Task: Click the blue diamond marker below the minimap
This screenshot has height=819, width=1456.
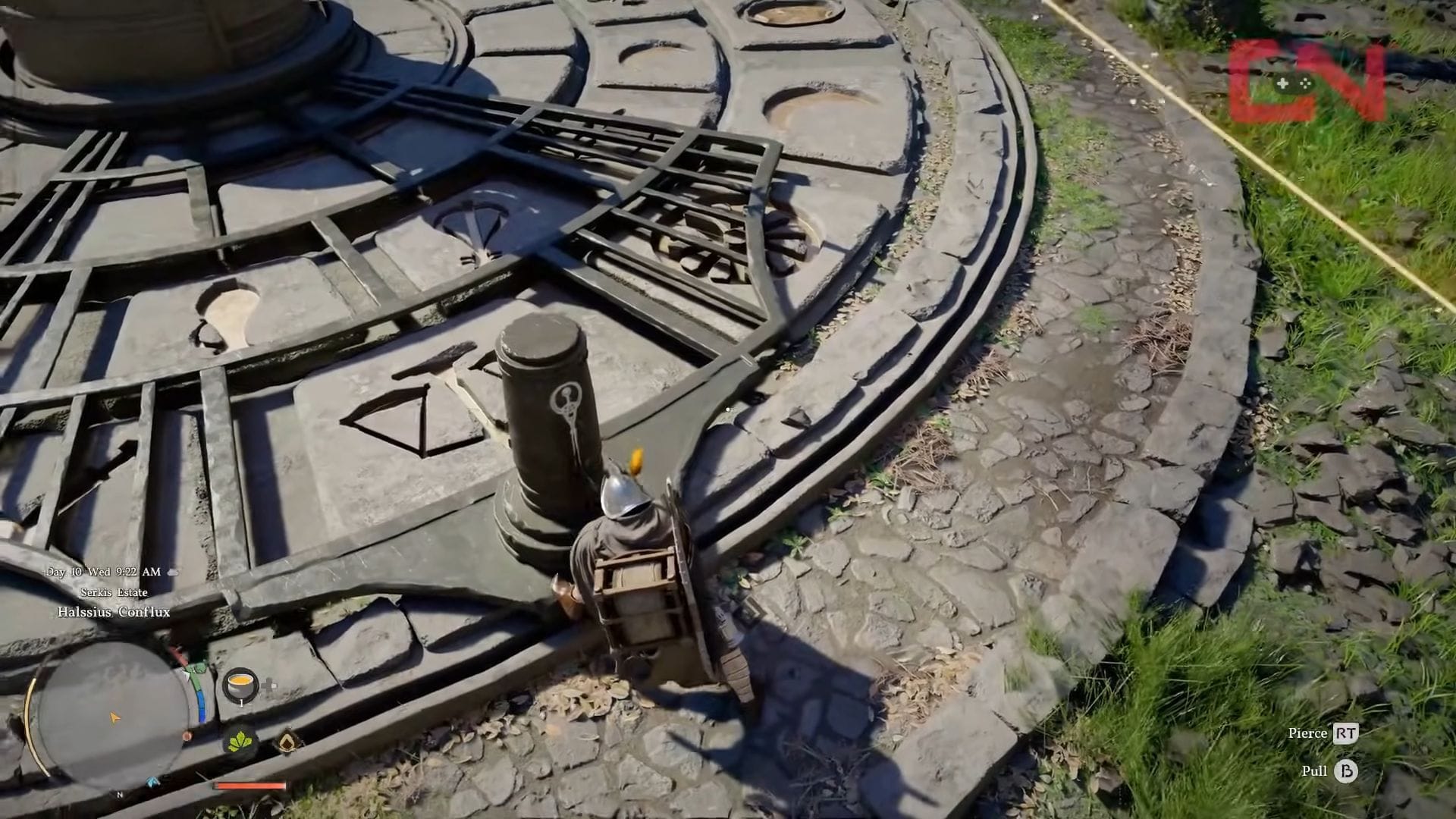Action: [152, 782]
